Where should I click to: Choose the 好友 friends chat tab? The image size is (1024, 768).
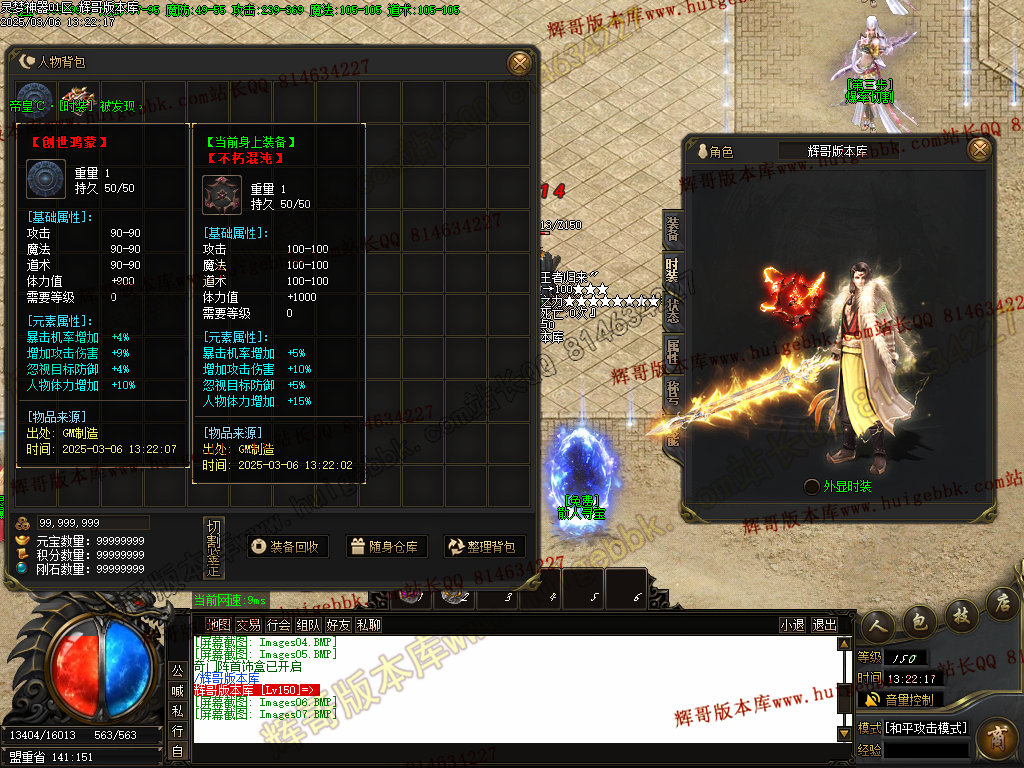[x=338, y=625]
